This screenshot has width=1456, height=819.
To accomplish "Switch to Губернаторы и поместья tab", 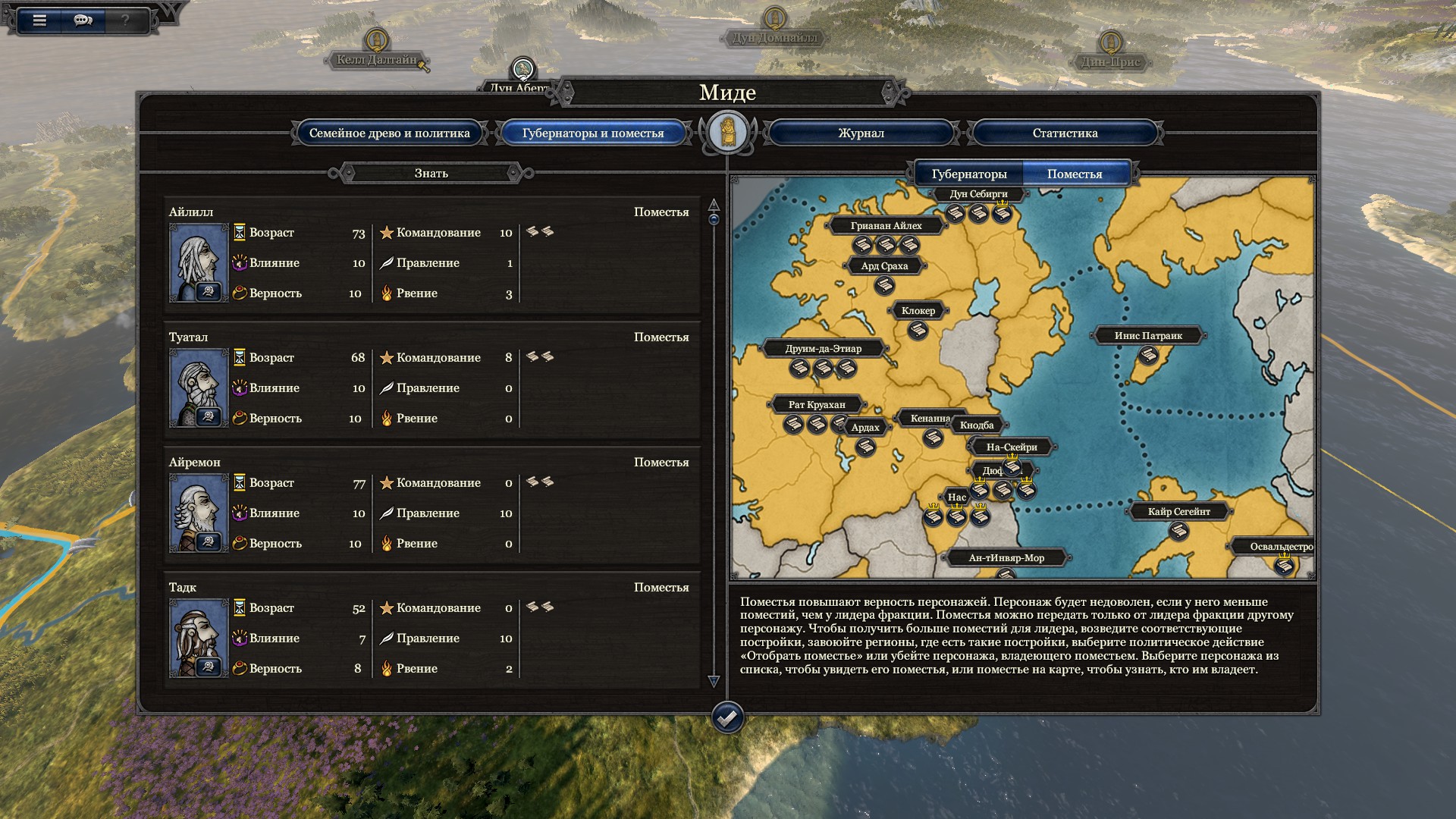I will 592,133.
